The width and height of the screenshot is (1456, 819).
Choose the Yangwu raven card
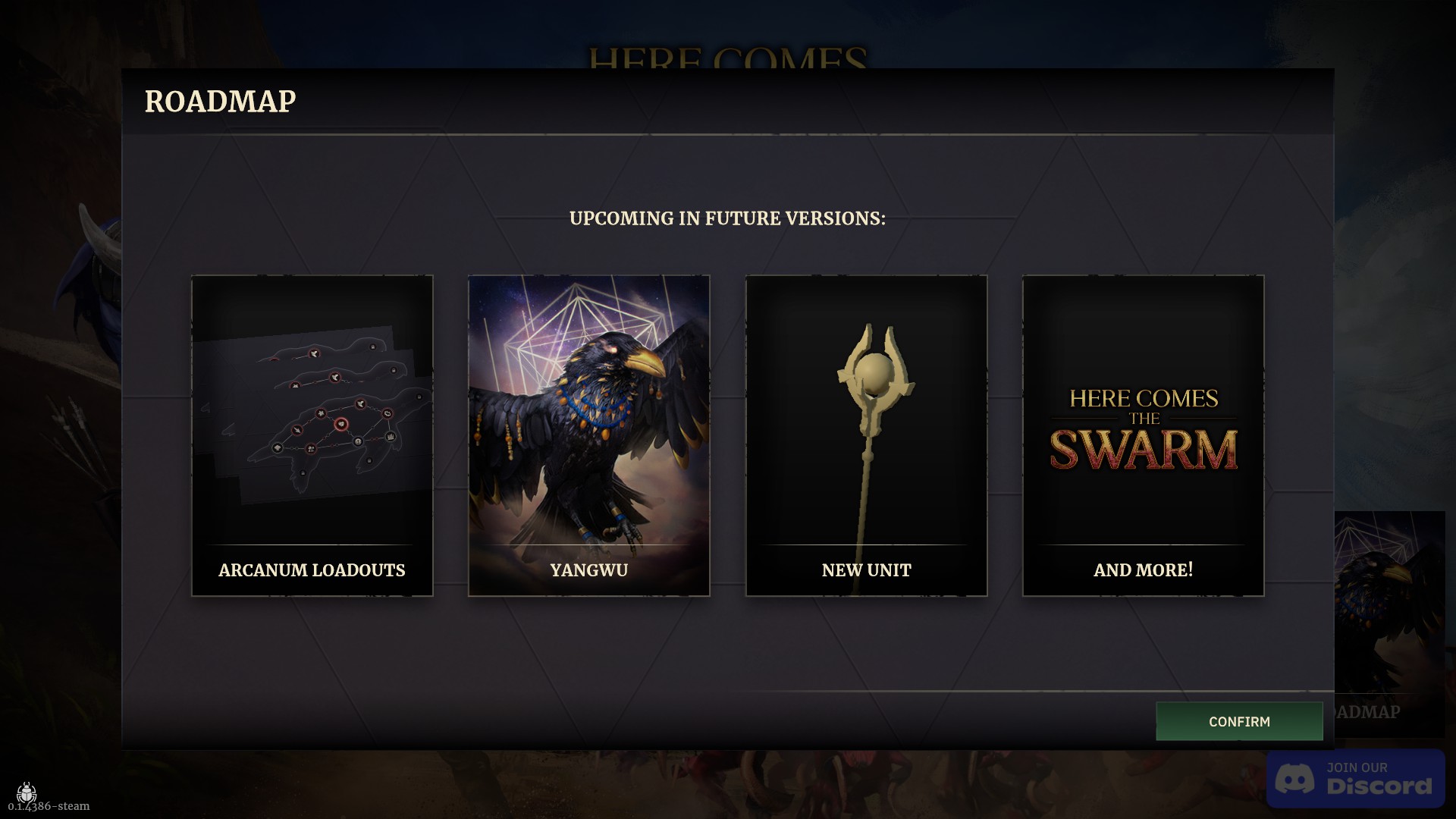coord(589,435)
